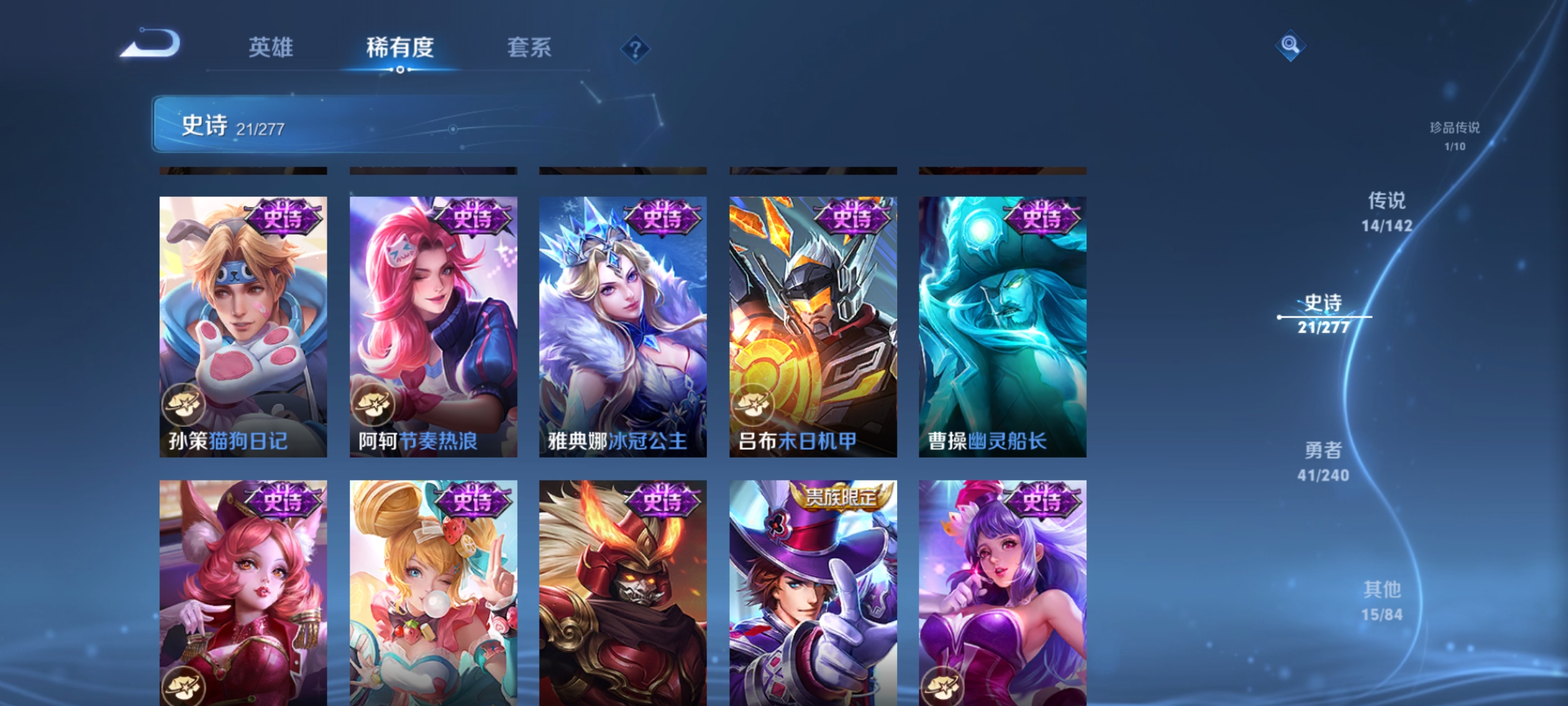Open search via the magnifier icon
The width and height of the screenshot is (1568, 706).
pos(1290,46)
